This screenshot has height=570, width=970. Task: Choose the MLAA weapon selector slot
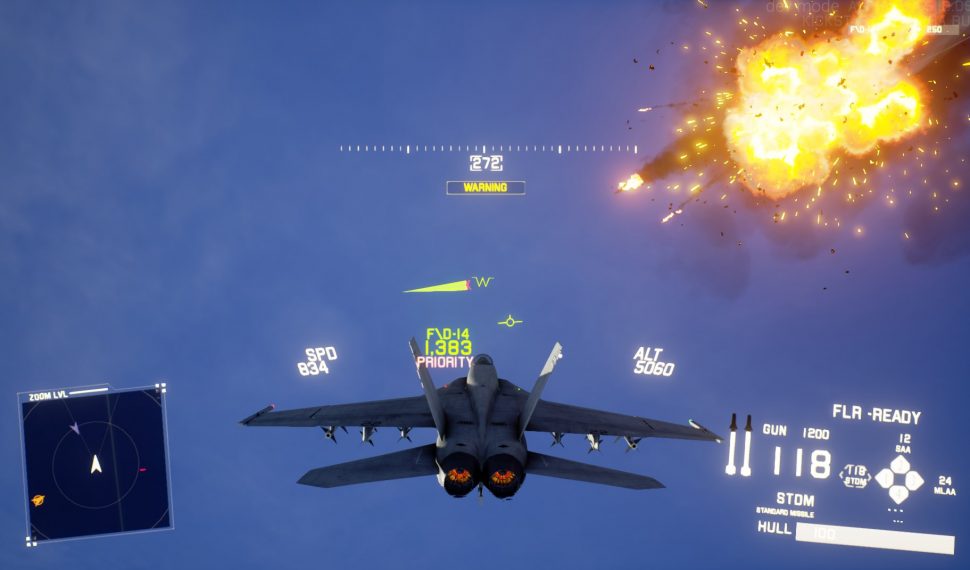(x=914, y=480)
